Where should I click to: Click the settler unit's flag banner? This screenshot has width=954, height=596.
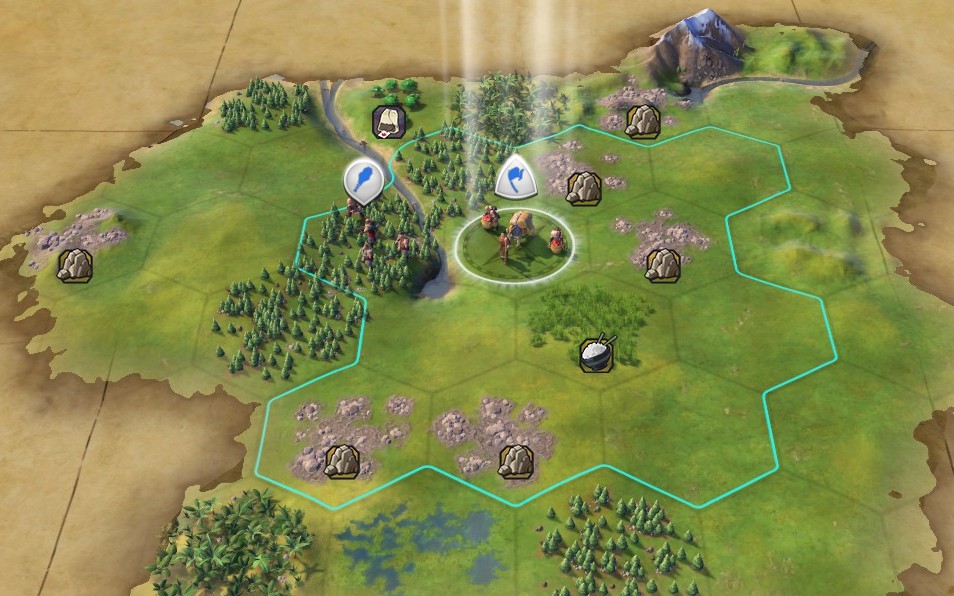pyautogui.click(x=515, y=178)
